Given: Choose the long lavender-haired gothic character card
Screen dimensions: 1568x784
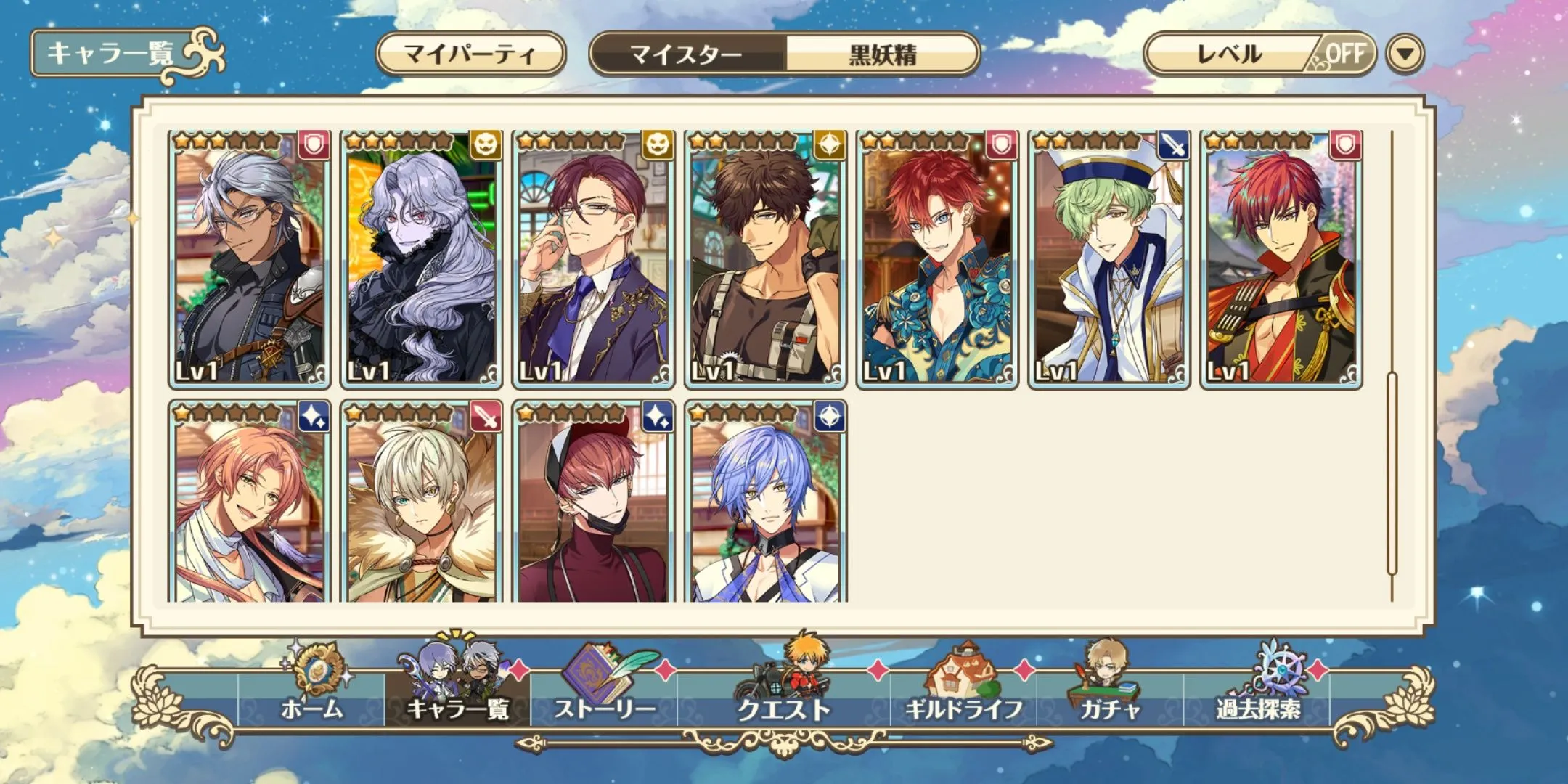Looking at the screenshot, I should [422, 259].
